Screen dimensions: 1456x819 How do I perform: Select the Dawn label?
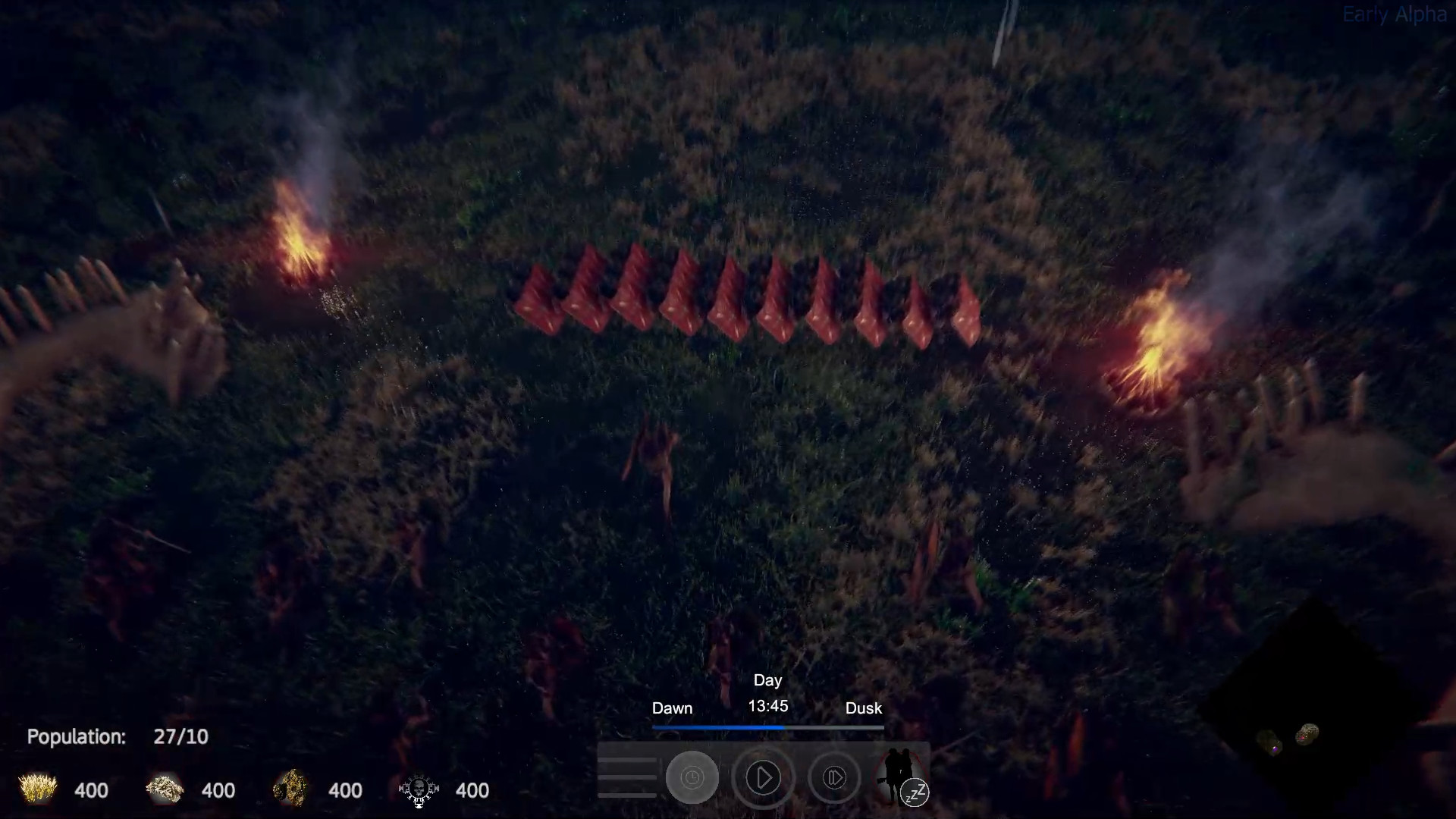pyautogui.click(x=672, y=708)
